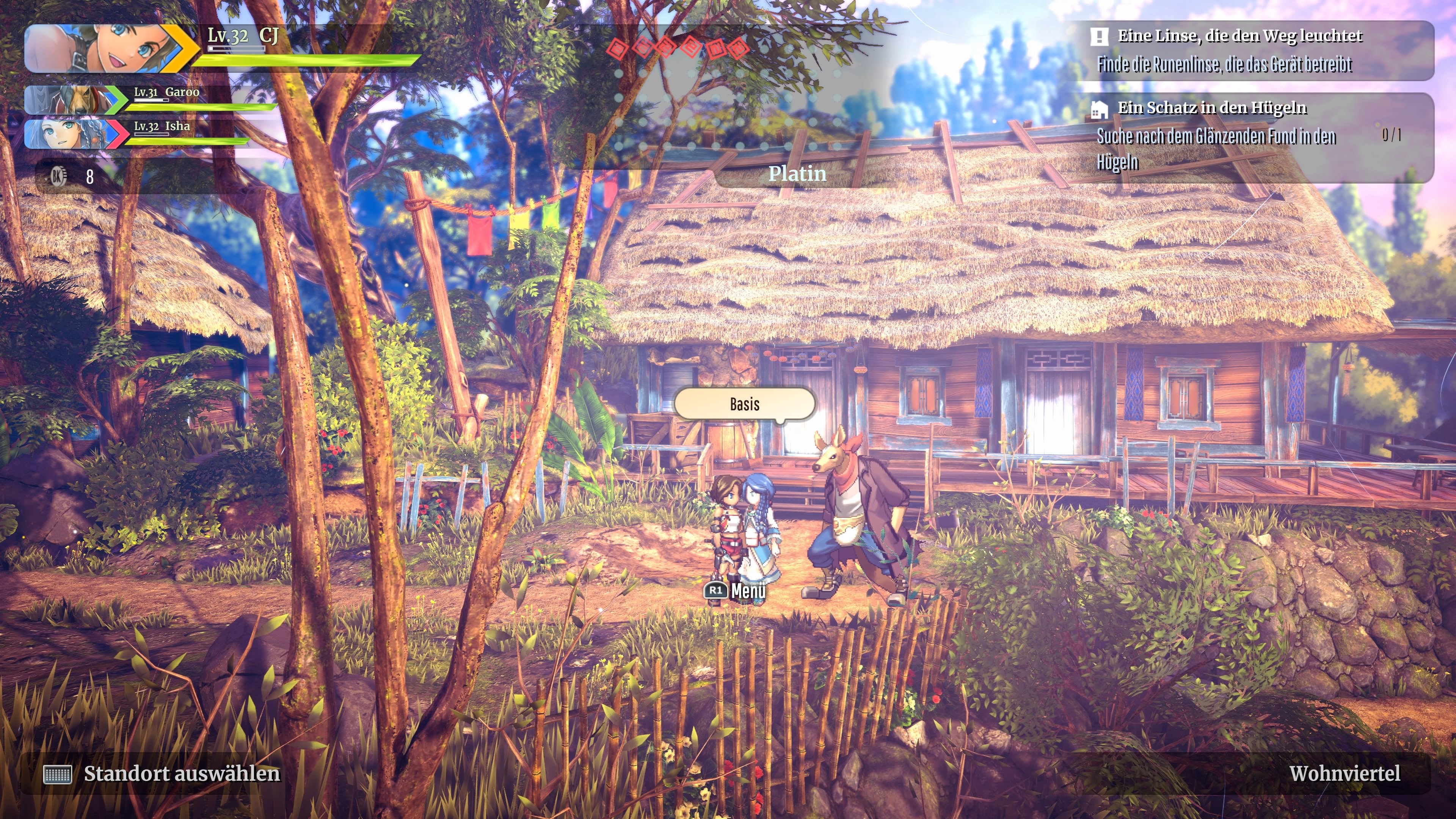Select the Platin location banner
Screen dimensions: 1456x819
(797, 174)
